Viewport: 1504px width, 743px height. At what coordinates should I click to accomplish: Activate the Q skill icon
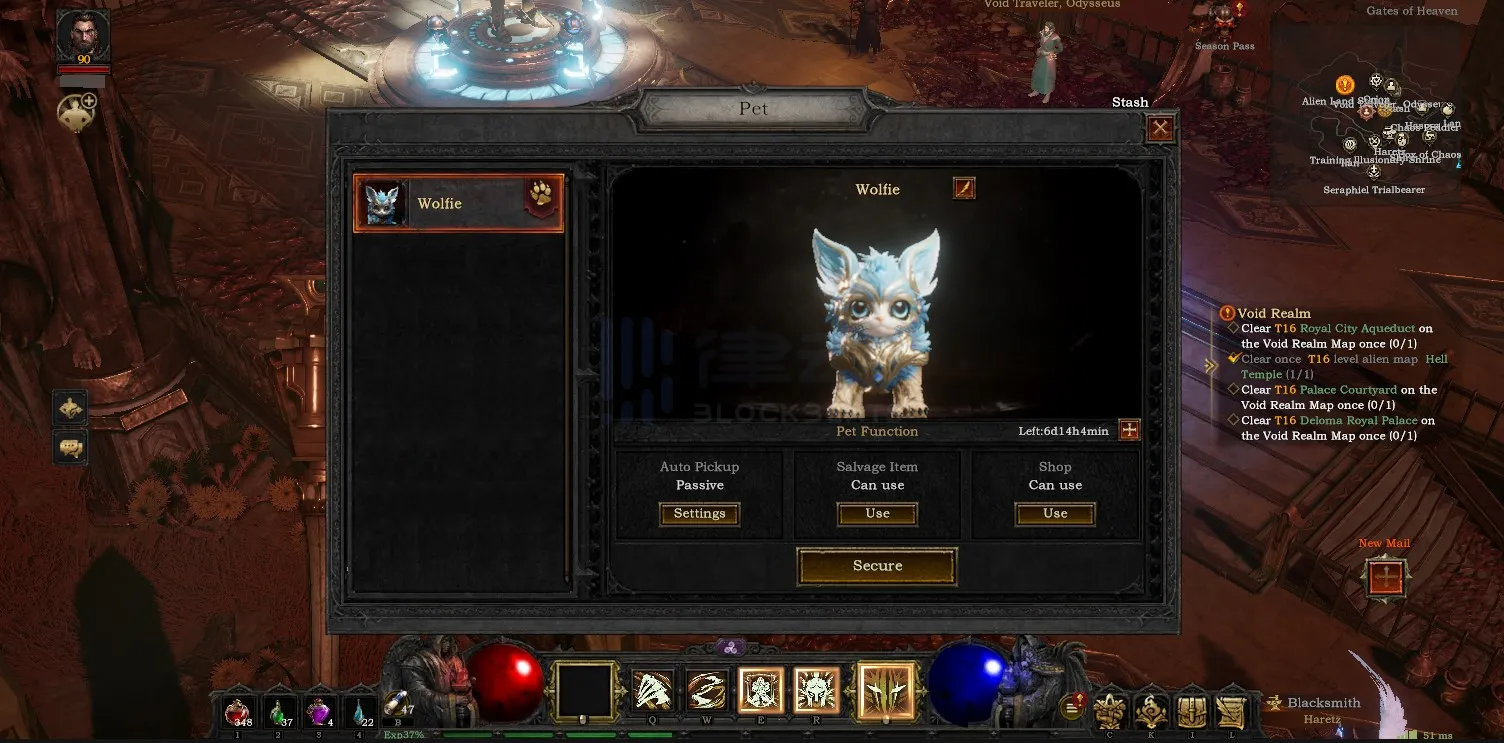[652, 689]
